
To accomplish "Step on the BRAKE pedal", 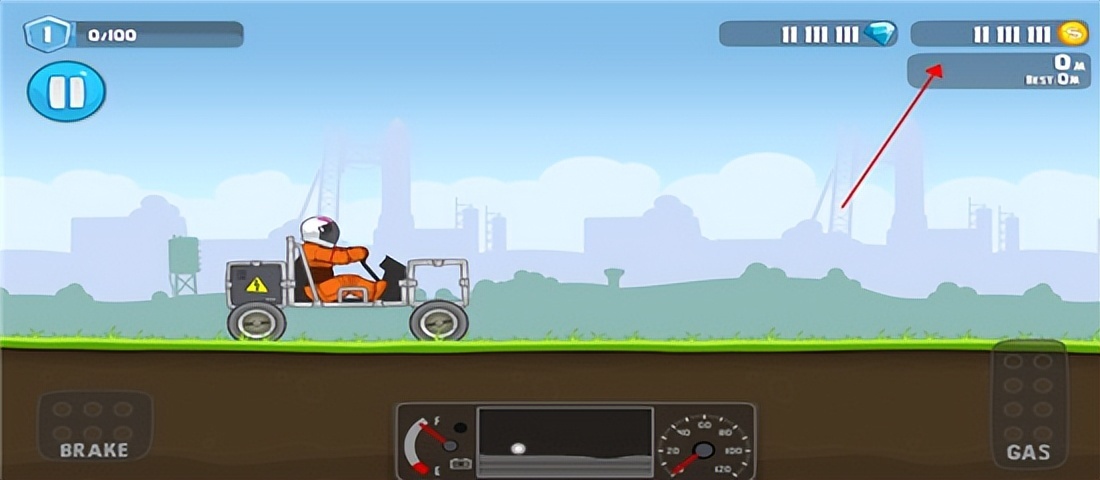I will (x=94, y=425).
